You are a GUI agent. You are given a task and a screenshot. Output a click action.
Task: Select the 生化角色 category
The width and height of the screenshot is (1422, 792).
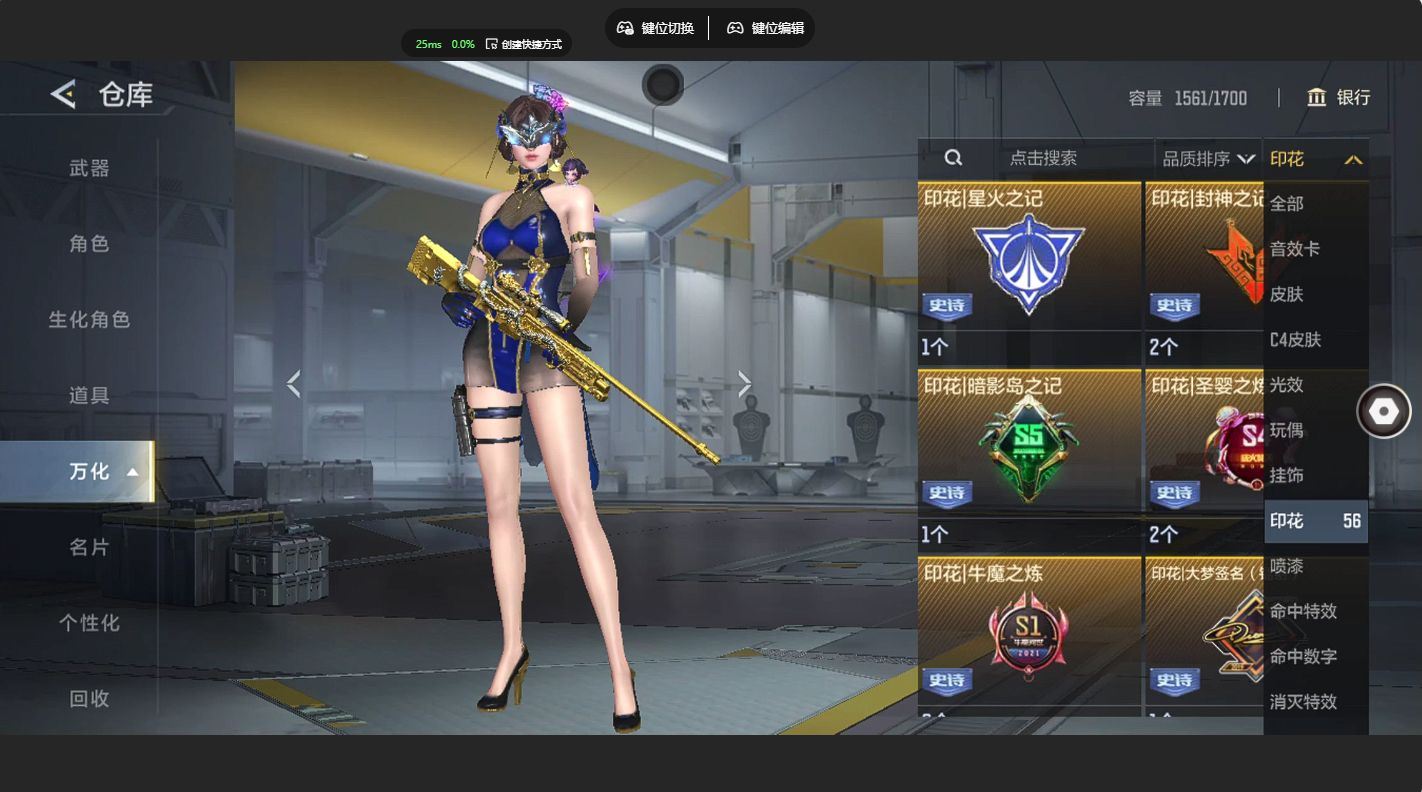coord(89,320)
